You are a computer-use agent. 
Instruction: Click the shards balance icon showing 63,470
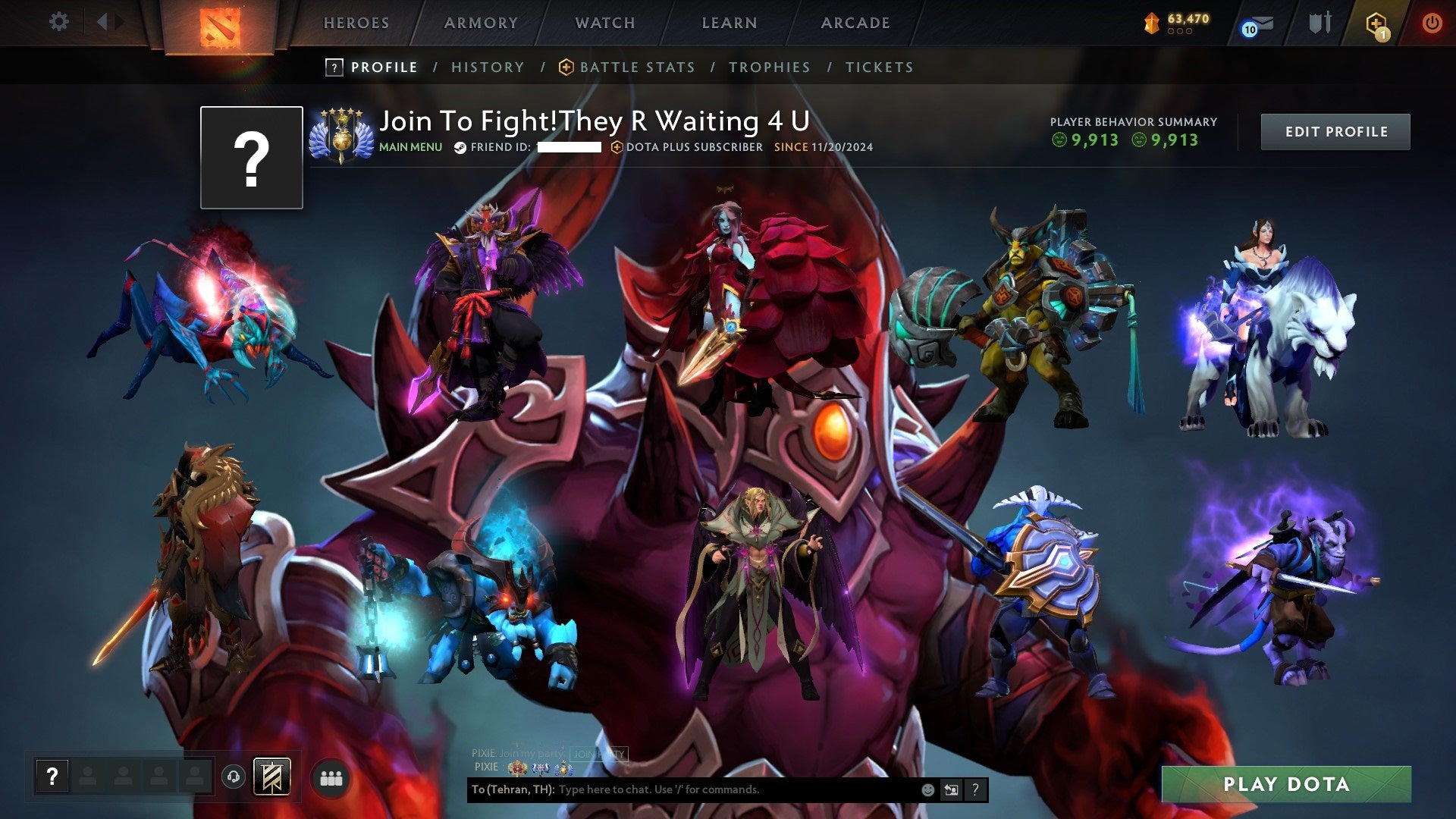point(1151,23)
